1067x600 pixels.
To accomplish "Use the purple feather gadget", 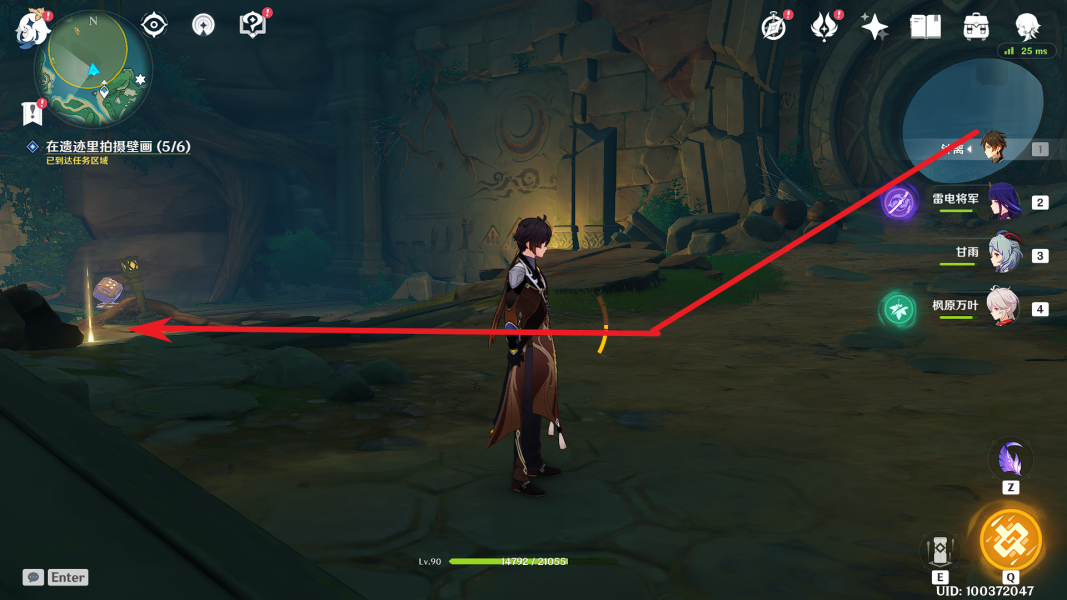I will point(1010,460).
